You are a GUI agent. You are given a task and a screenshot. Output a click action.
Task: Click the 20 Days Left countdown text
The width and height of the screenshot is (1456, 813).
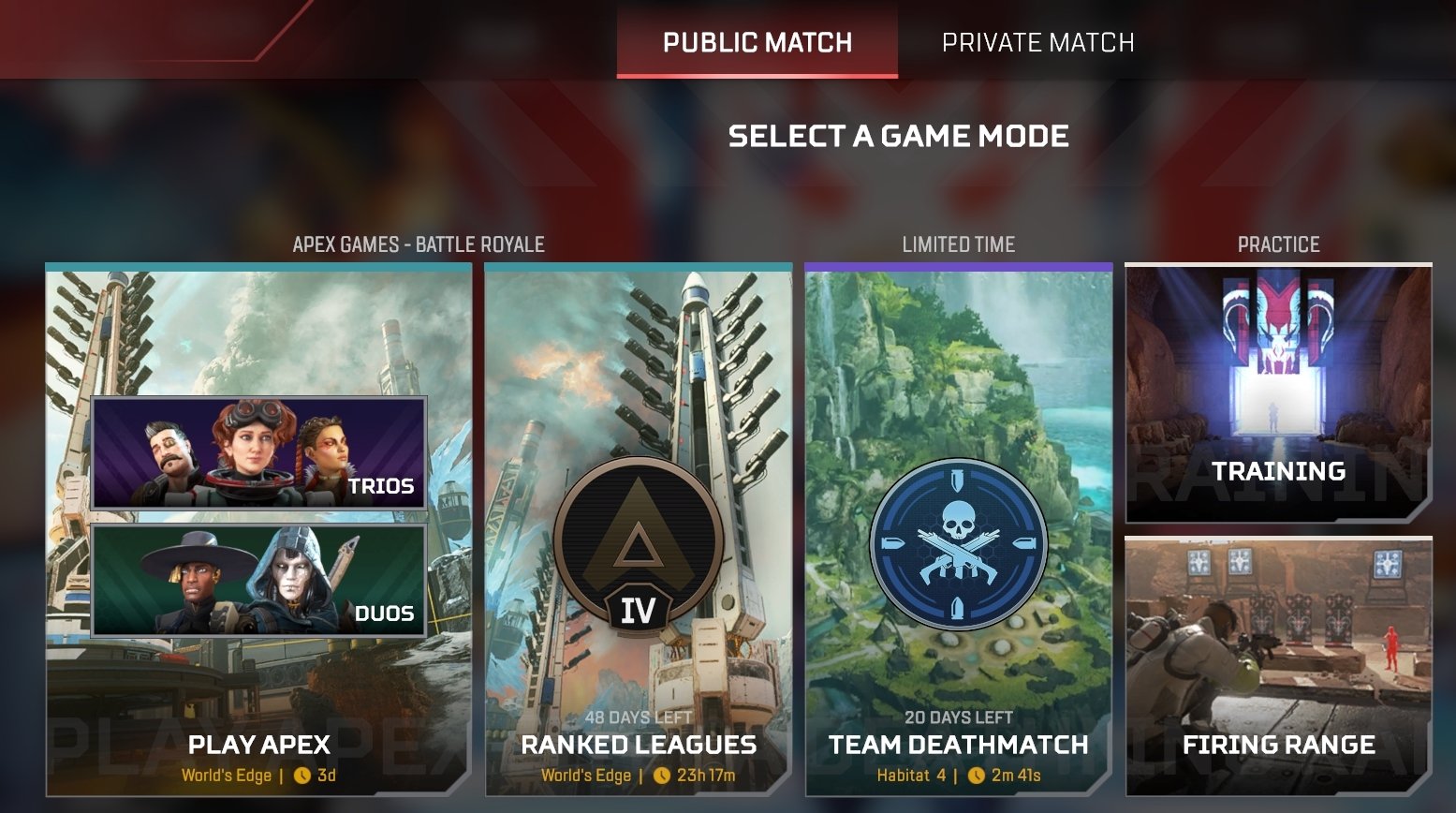957,717
